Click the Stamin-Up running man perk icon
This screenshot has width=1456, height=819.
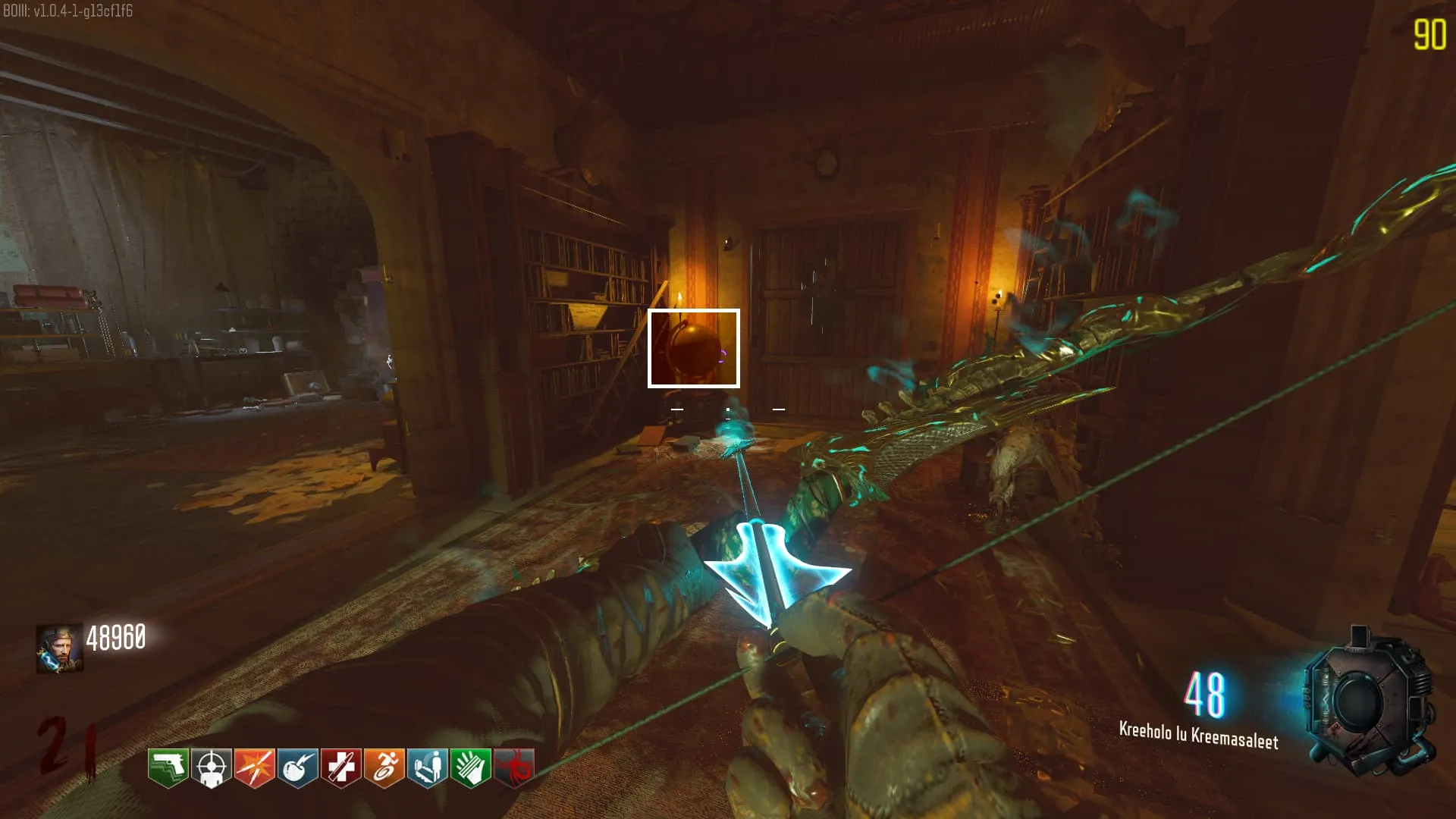pos(384,767)
